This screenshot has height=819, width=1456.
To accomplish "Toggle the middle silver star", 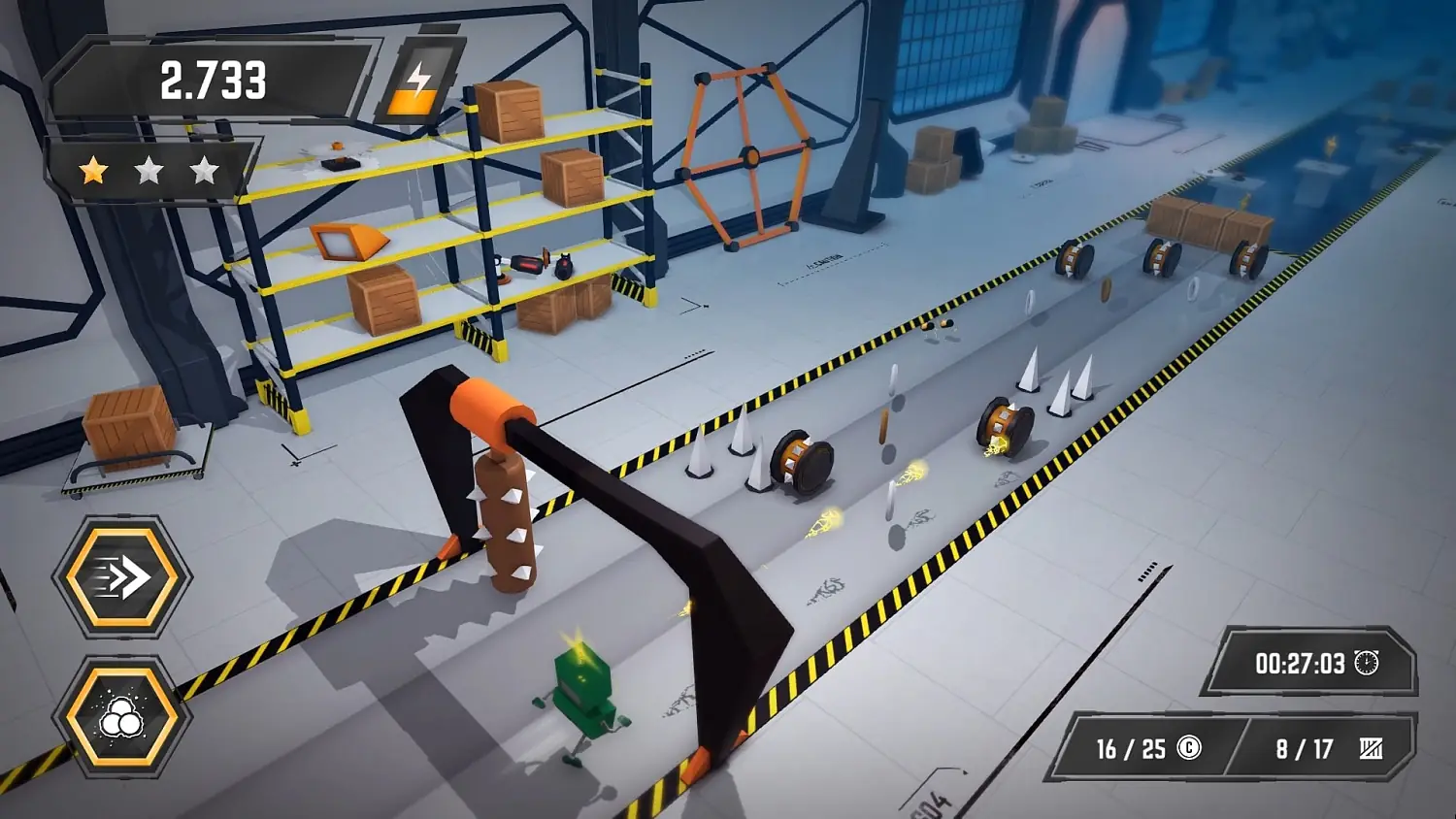I will 149,171.
